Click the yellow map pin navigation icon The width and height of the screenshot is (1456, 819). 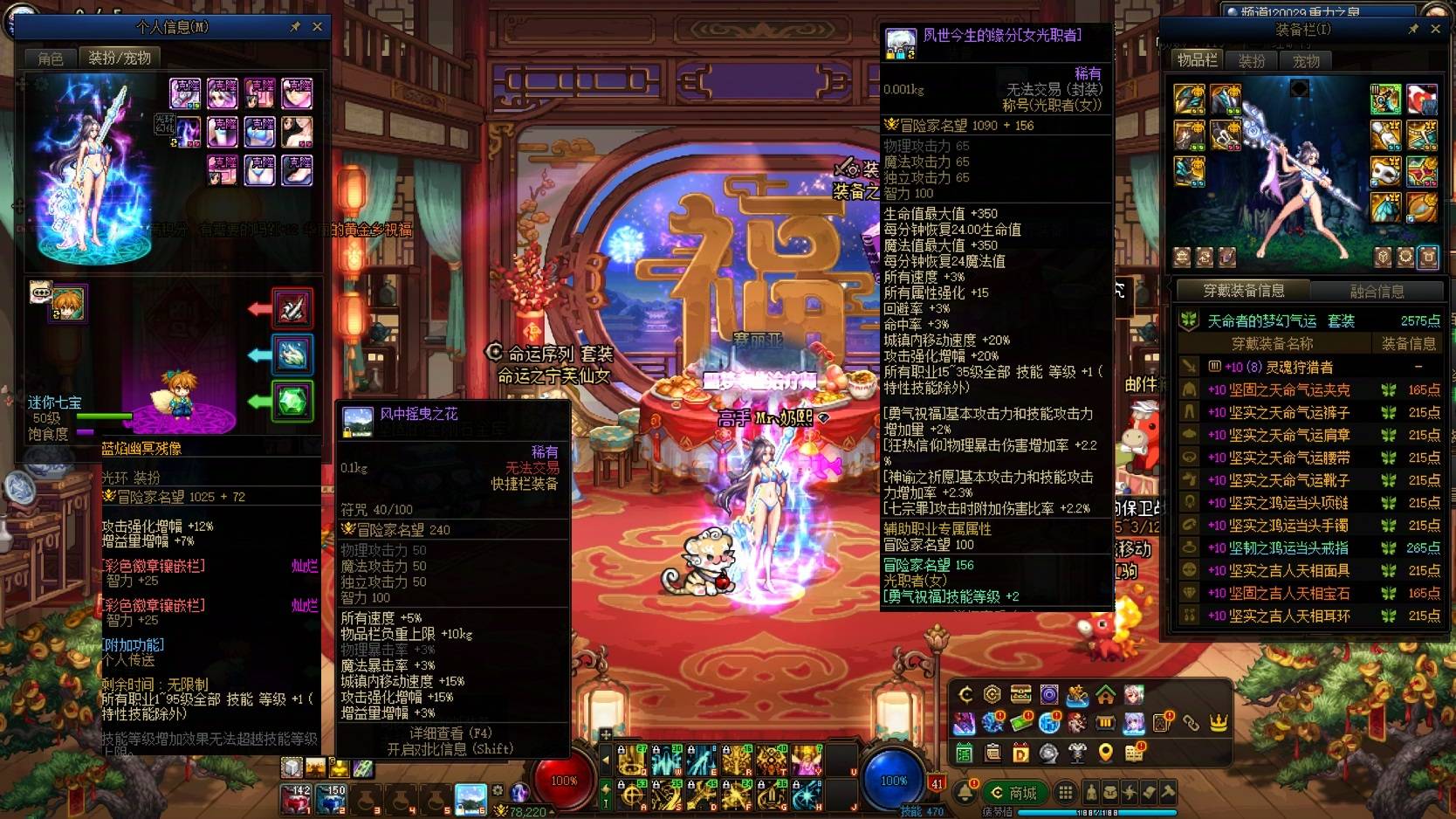tap(1104, 754)
